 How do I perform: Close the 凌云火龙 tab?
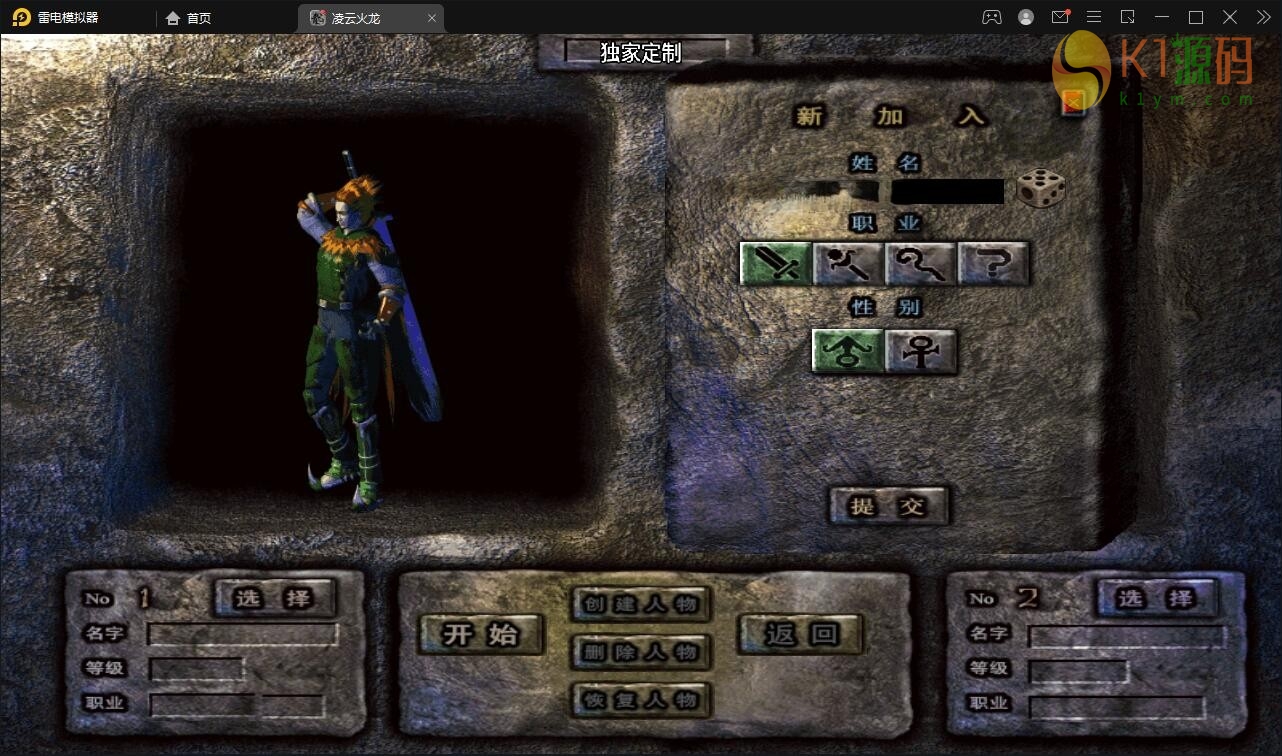coord(432,18)
